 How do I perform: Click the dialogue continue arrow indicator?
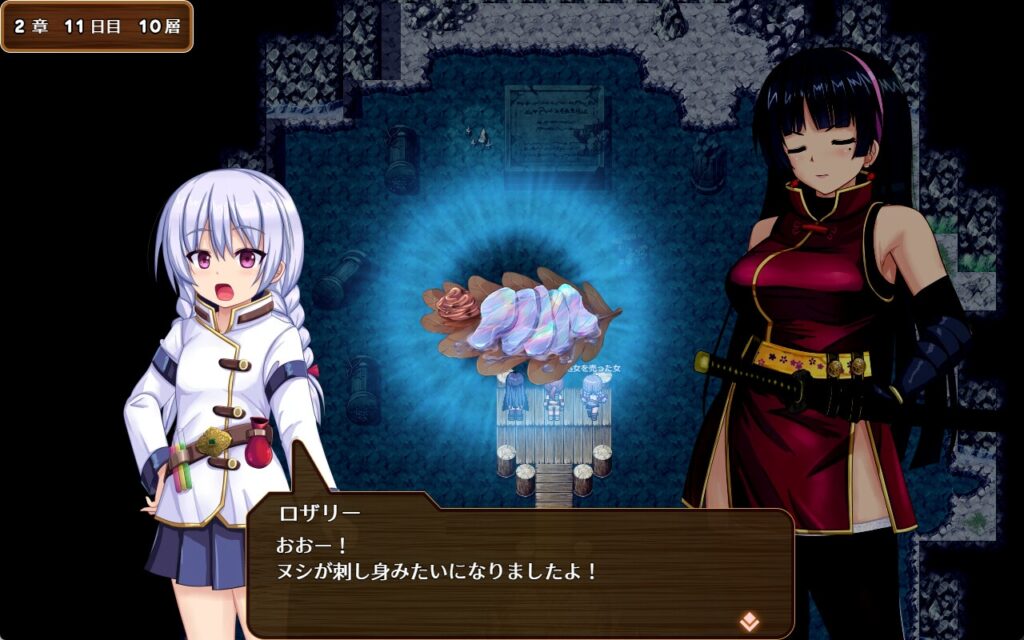748,621
